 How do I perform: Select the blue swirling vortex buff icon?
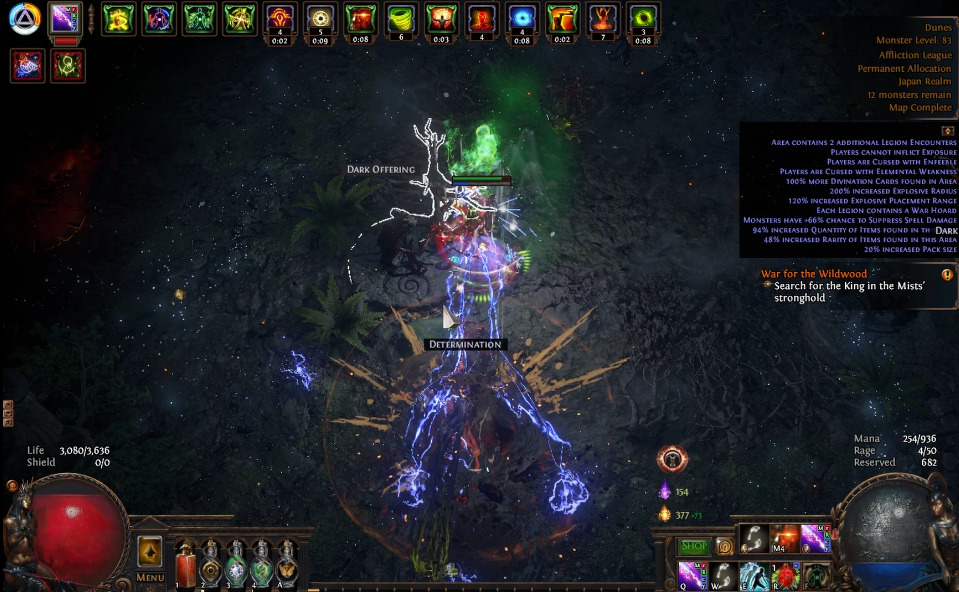[x=521, y=18]
